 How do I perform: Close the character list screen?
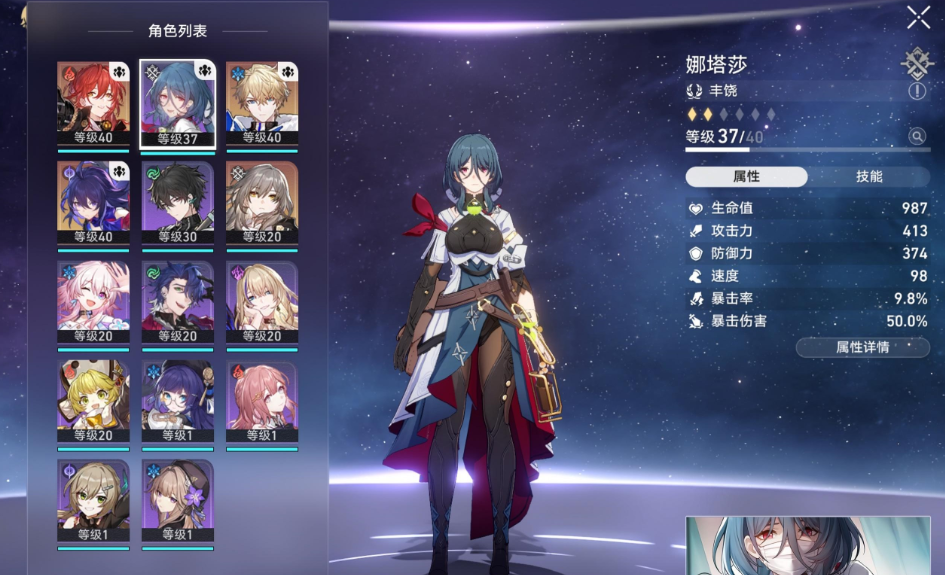[918, 17]
